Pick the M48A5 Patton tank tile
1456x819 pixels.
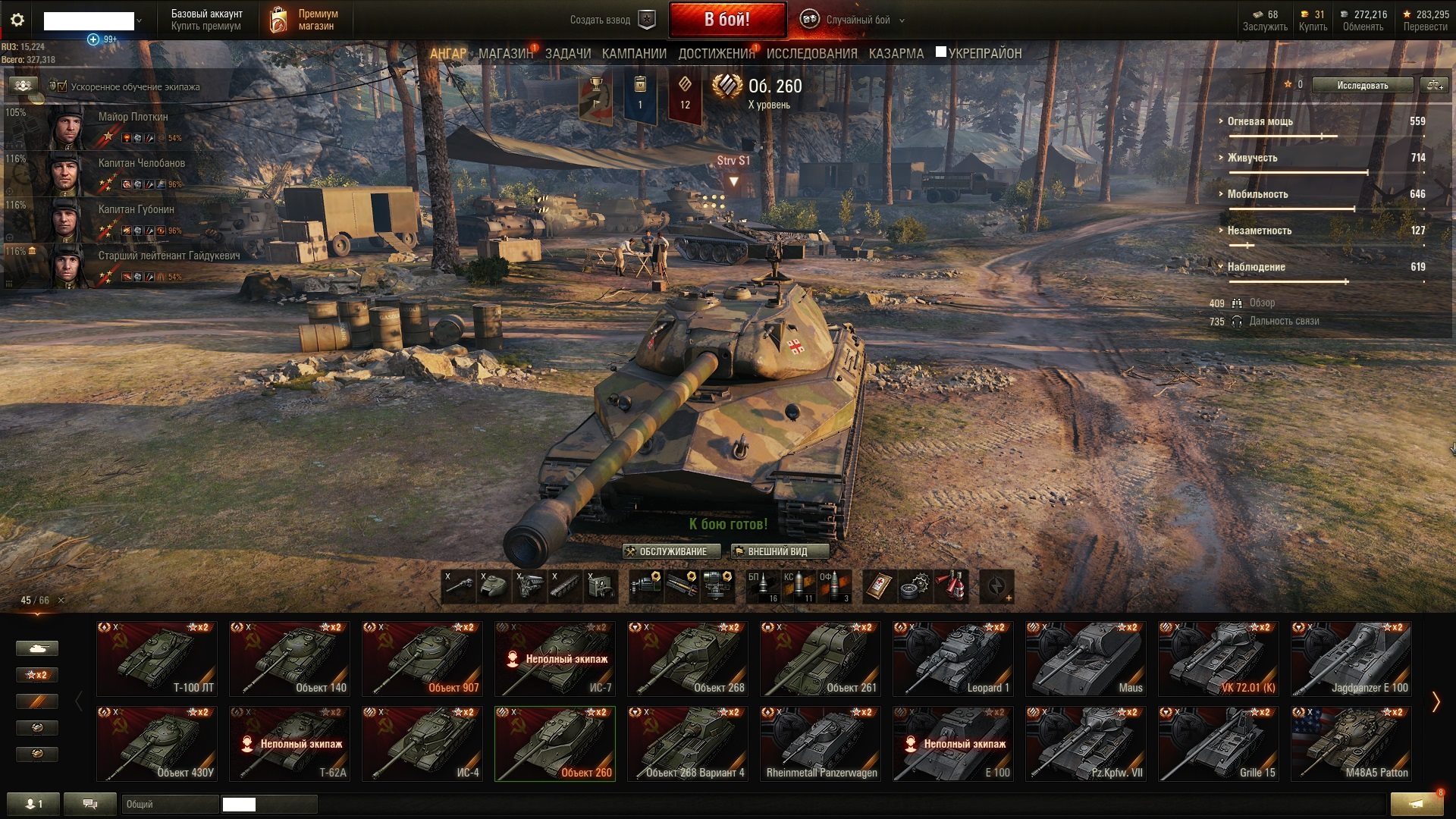pyautogui.click(x=1351, y=743)
